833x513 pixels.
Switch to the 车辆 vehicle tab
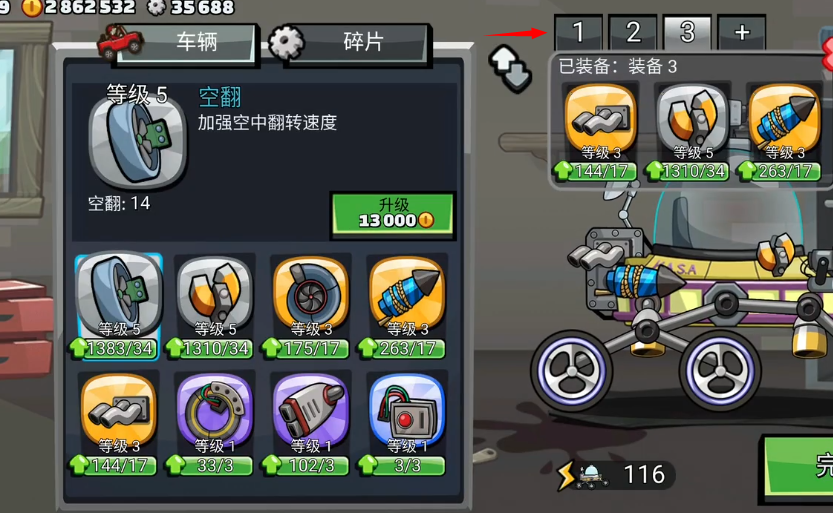point(180,42)
